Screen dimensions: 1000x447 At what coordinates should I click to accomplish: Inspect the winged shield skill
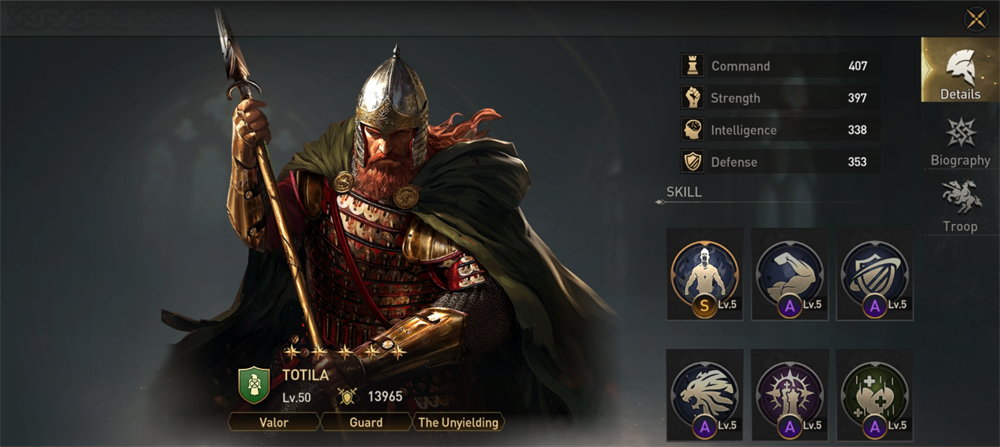[x=874, y=273]
